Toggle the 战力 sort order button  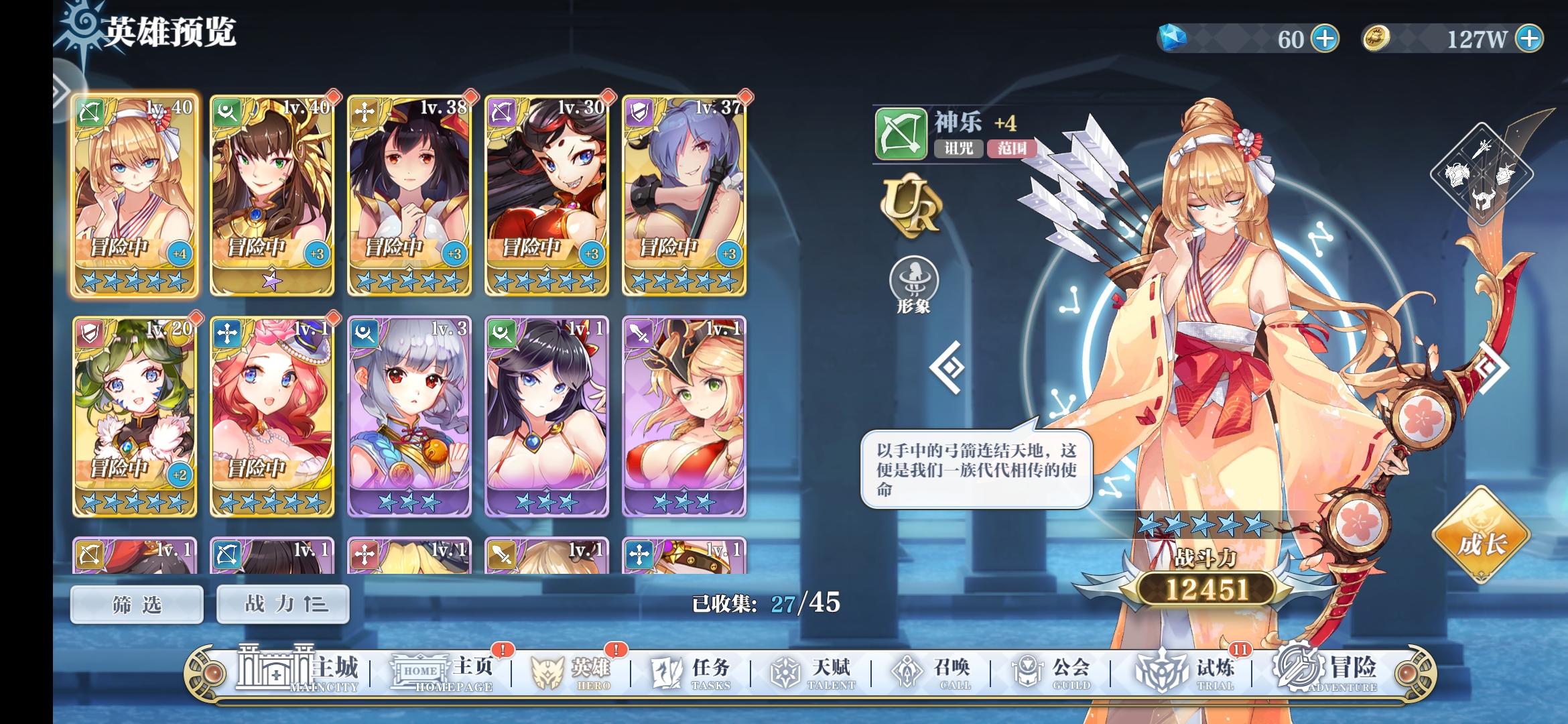282,603
